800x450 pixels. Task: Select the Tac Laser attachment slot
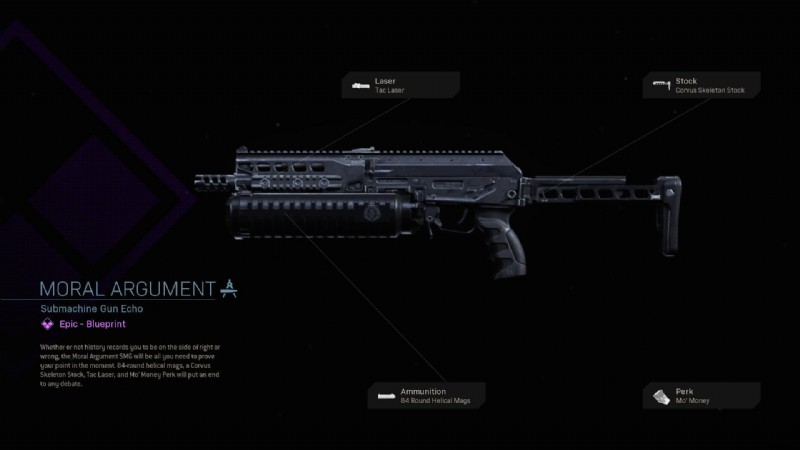click(399, 85)
